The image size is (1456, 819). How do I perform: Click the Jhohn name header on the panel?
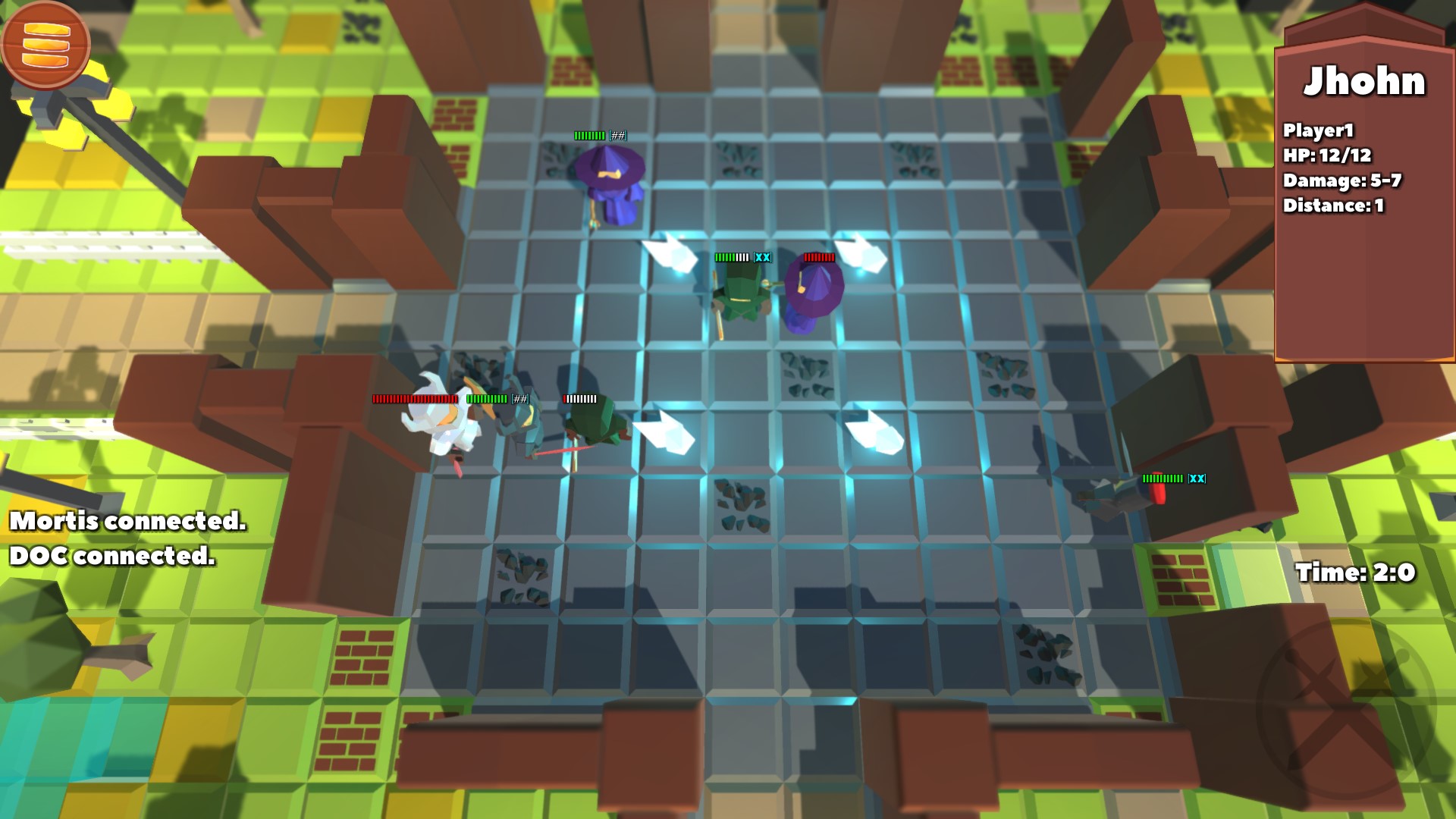coord(1365,80)
